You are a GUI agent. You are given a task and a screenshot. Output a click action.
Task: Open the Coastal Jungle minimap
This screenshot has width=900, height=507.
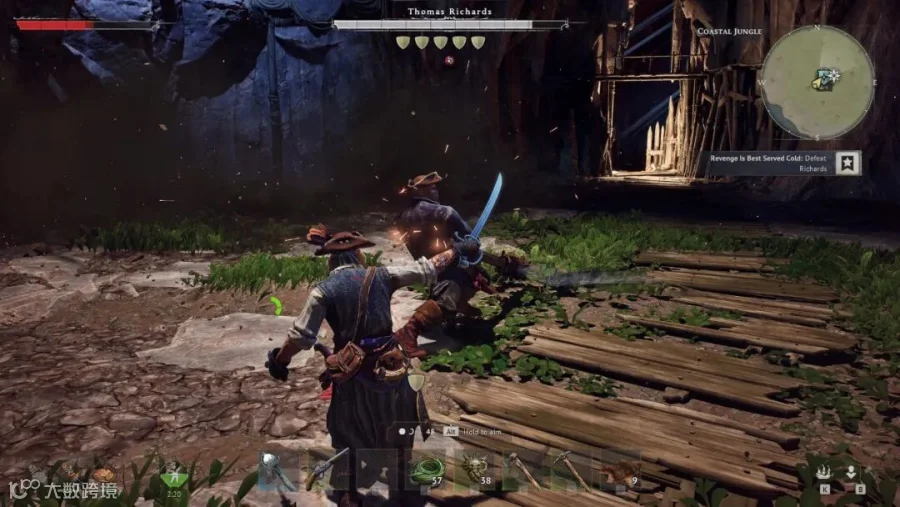click(817, 82)
